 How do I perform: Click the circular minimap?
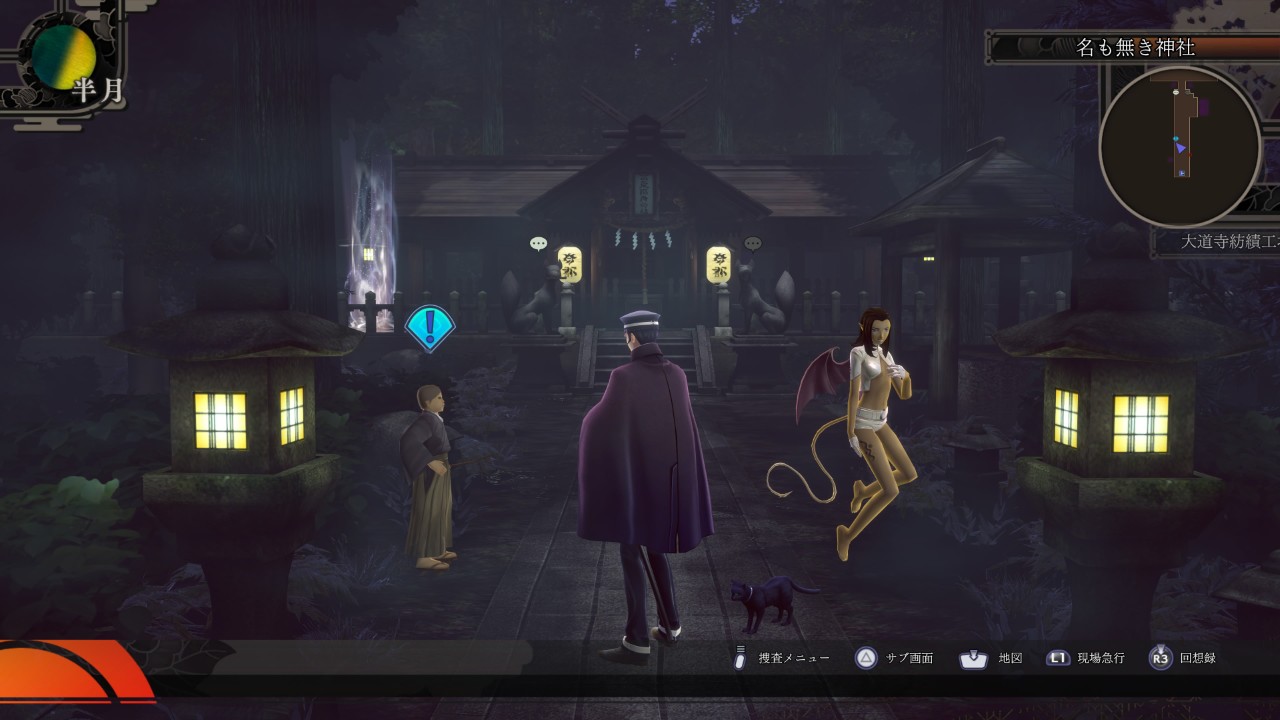1180,148
